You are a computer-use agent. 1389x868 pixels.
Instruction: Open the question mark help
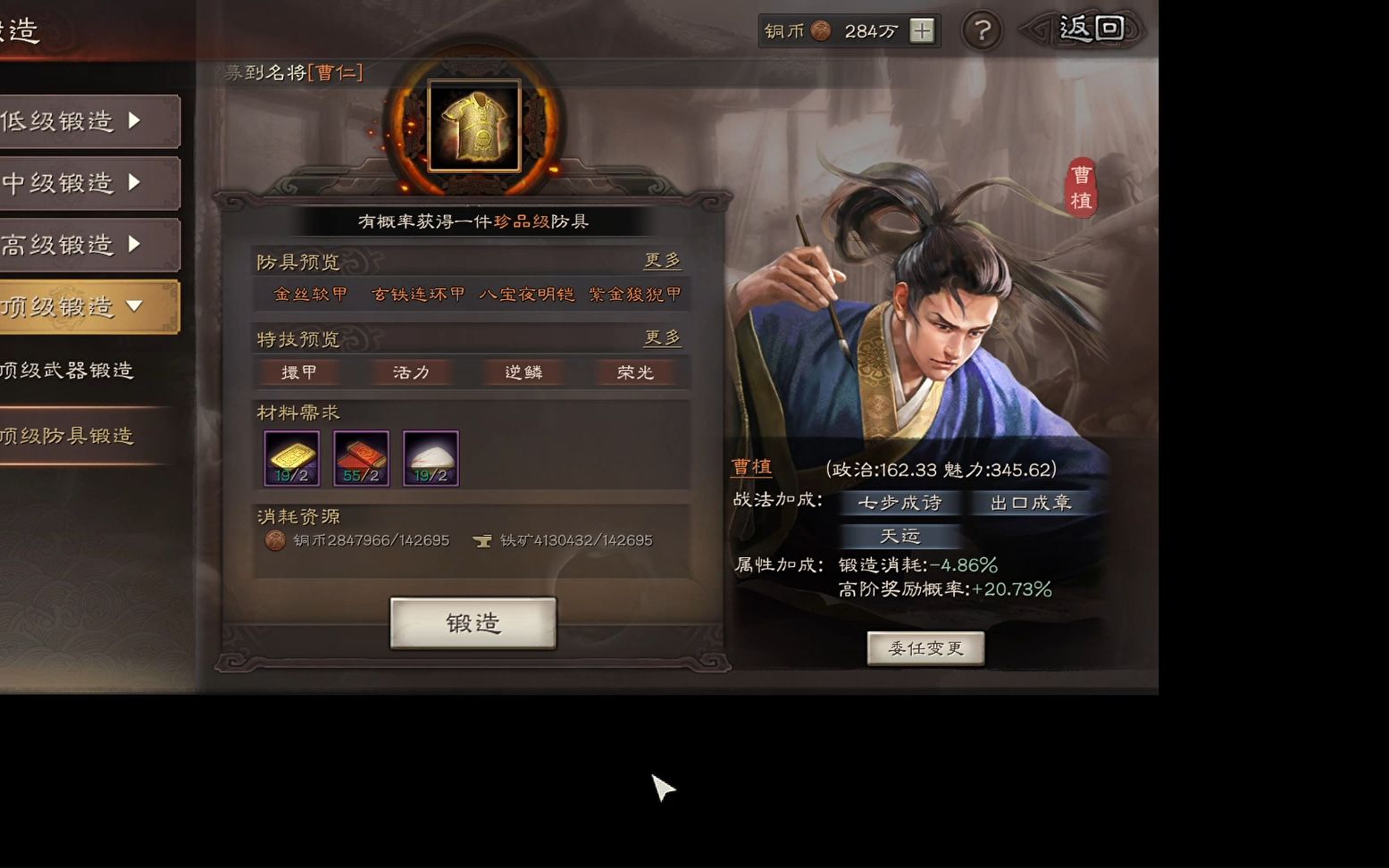[x=982, y=31]
